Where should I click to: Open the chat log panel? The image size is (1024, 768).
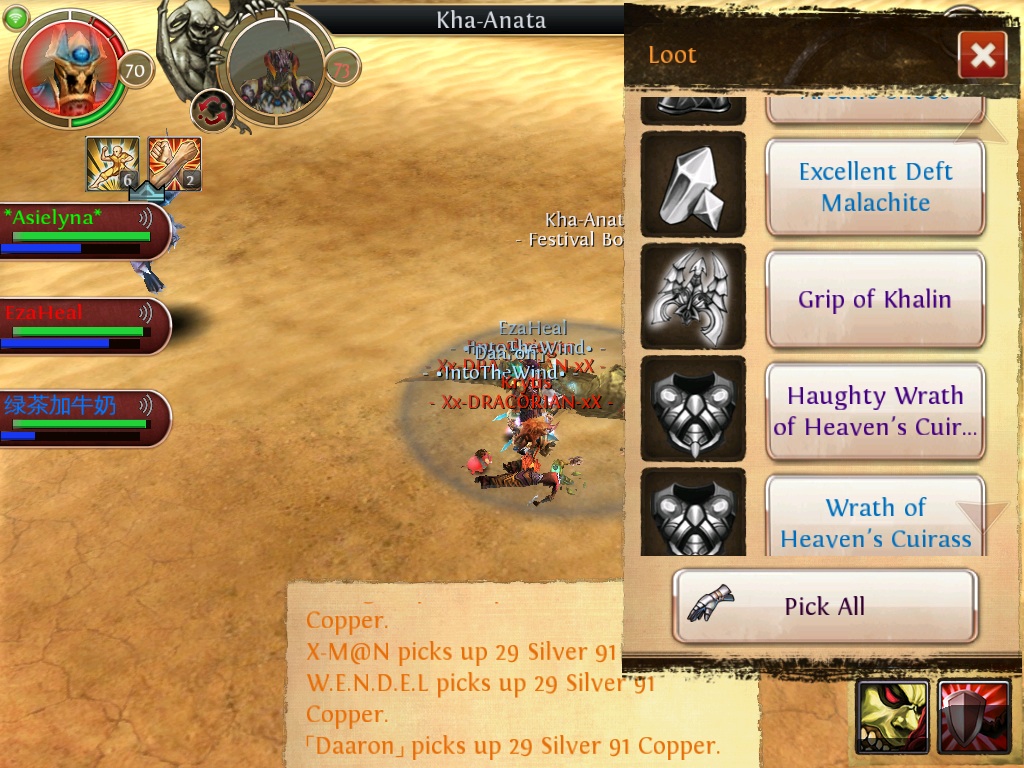(x=510, y=680)
